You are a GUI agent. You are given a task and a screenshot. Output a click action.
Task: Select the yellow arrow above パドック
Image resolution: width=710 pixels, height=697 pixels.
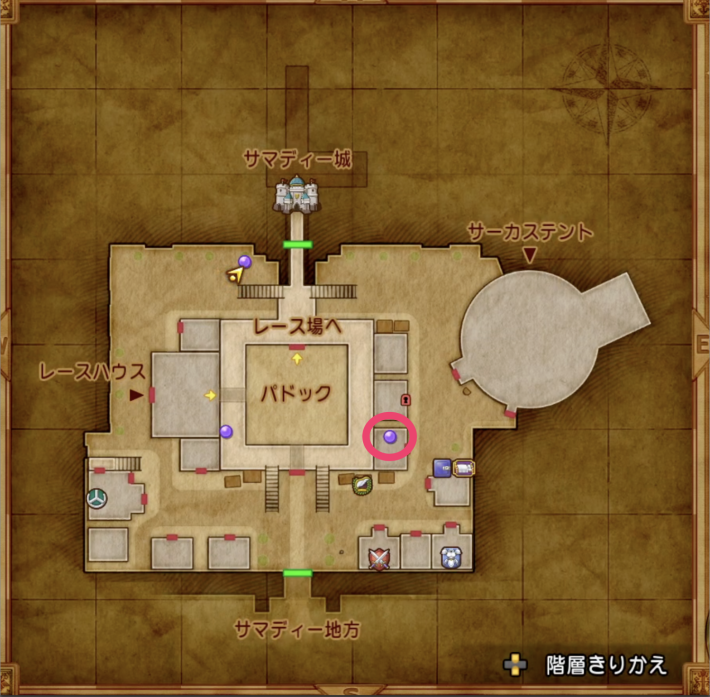297,356
